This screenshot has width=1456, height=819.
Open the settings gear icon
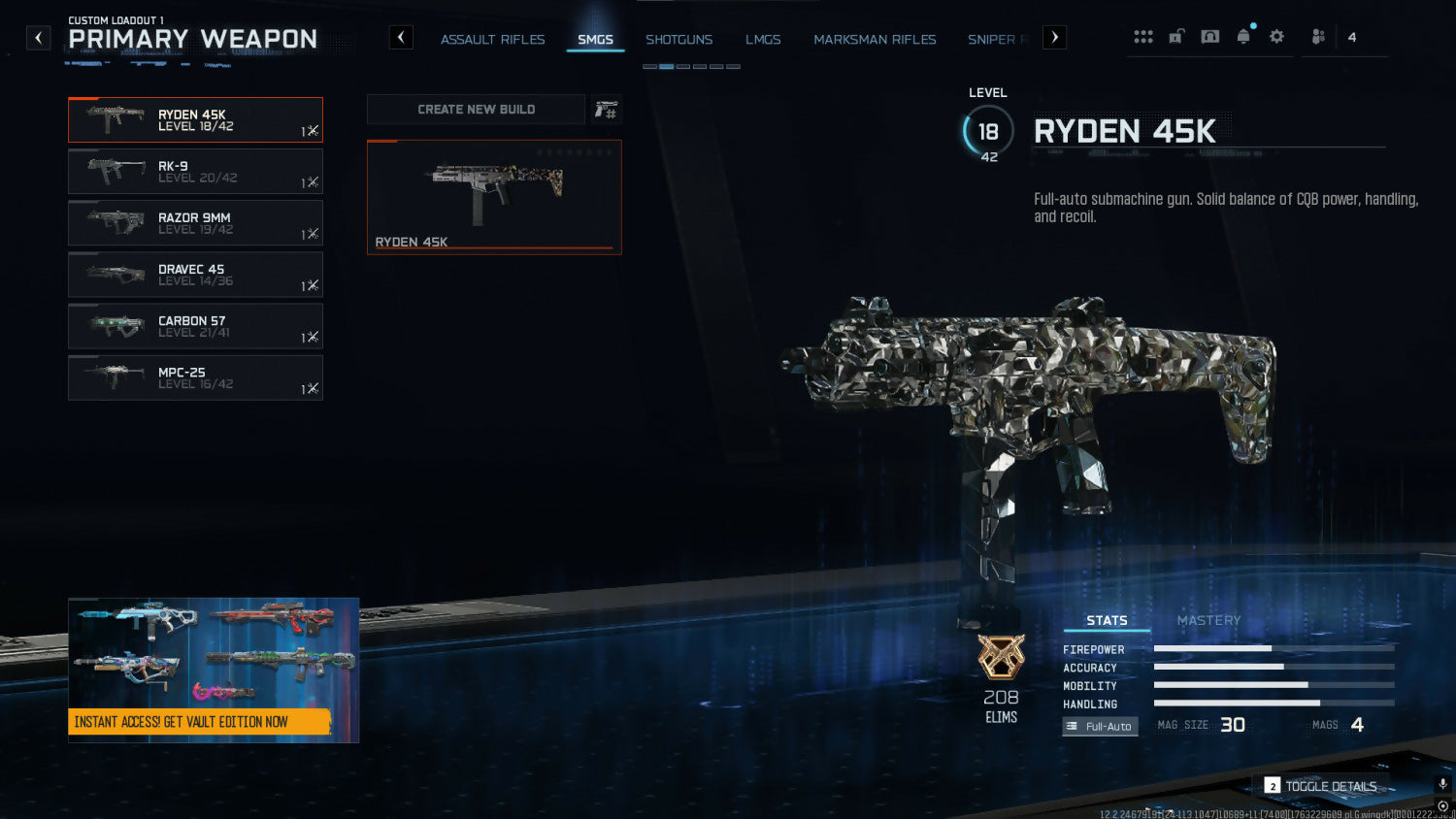1276,37
